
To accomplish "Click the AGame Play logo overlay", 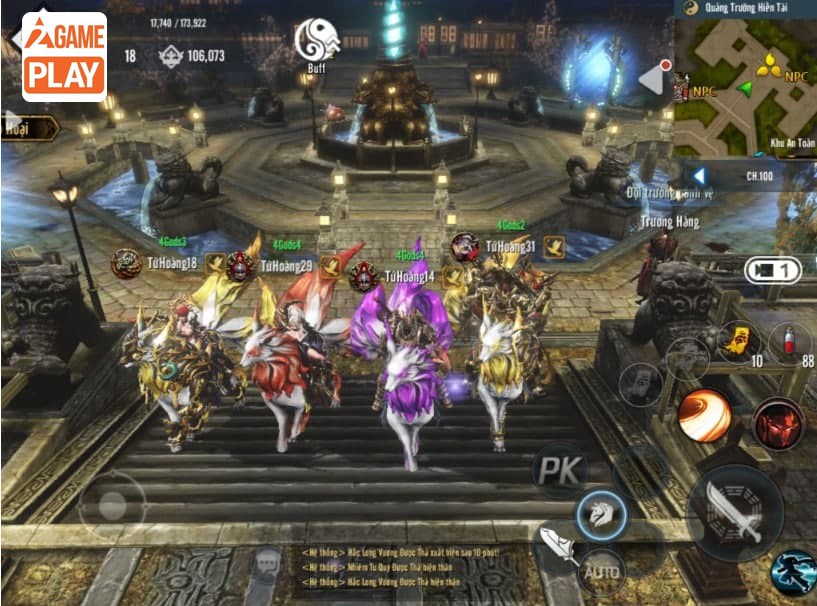I will point(64,57).
